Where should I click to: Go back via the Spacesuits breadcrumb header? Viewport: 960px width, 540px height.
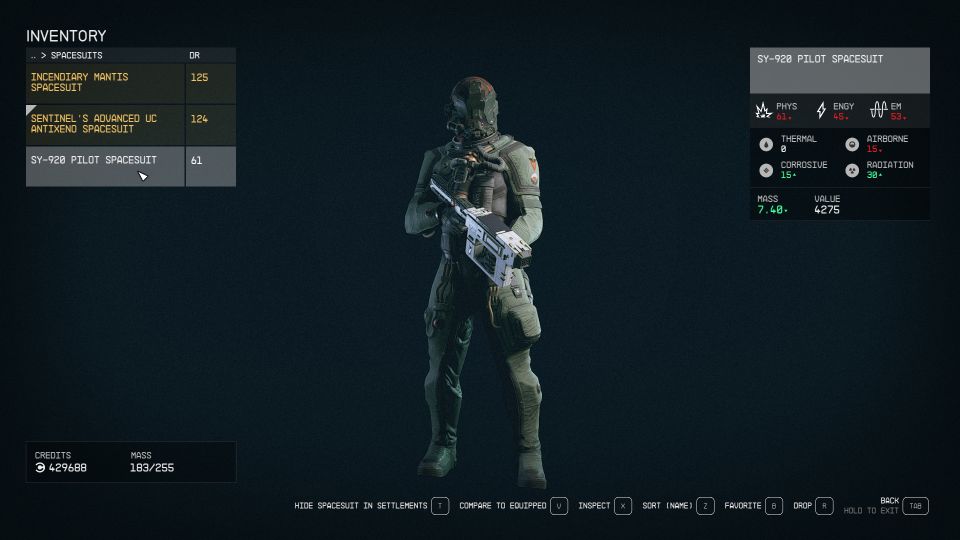[x=70, y=55]
